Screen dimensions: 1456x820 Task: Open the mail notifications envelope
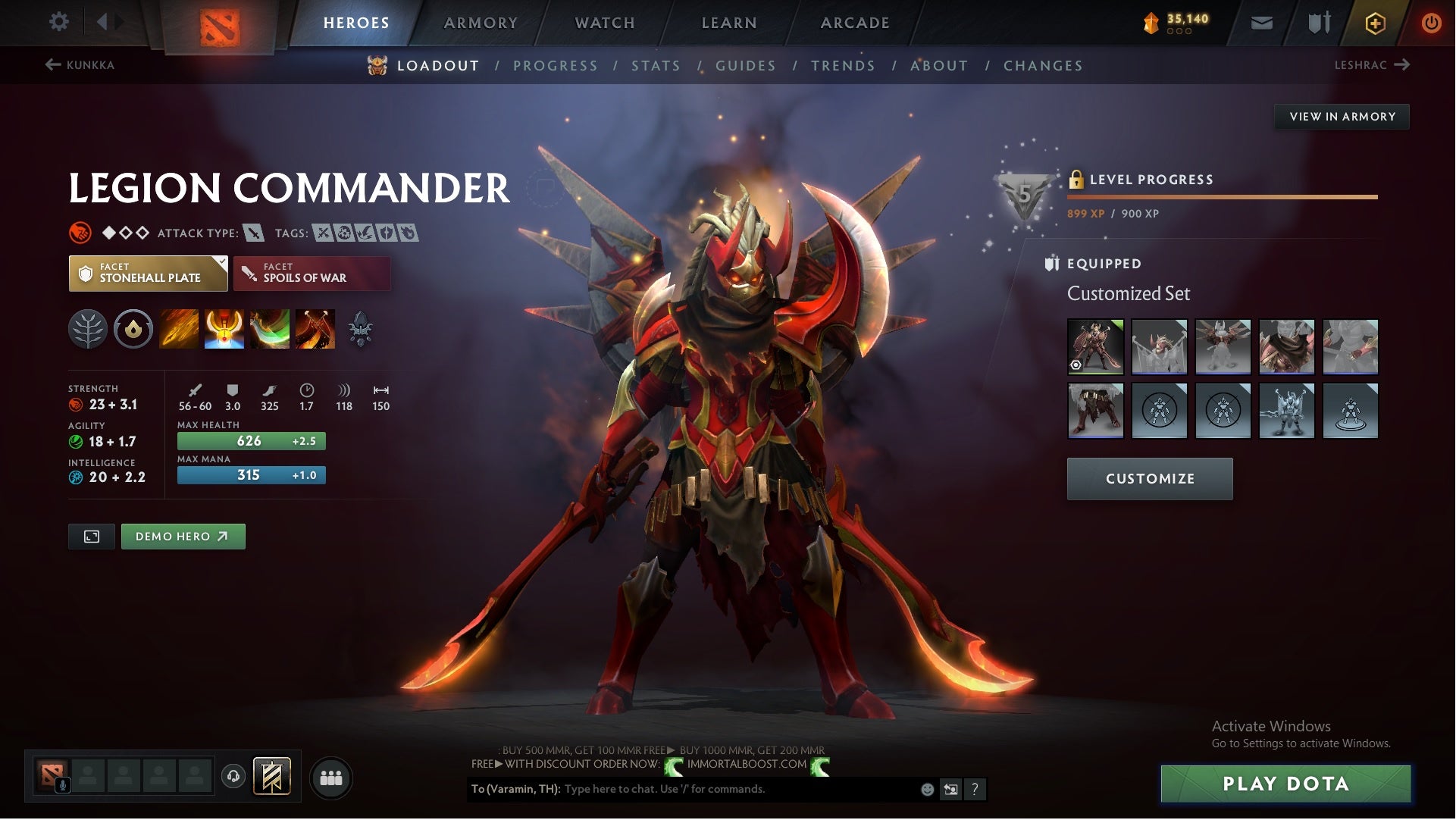coord(1263,22)
